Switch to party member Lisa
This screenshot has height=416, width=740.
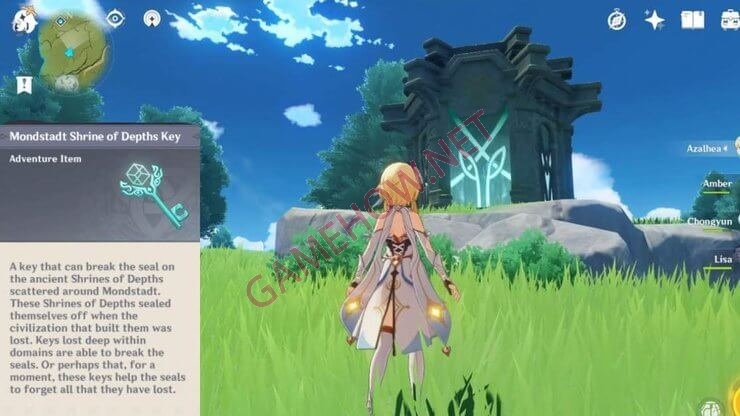click(x=722, y=258)
